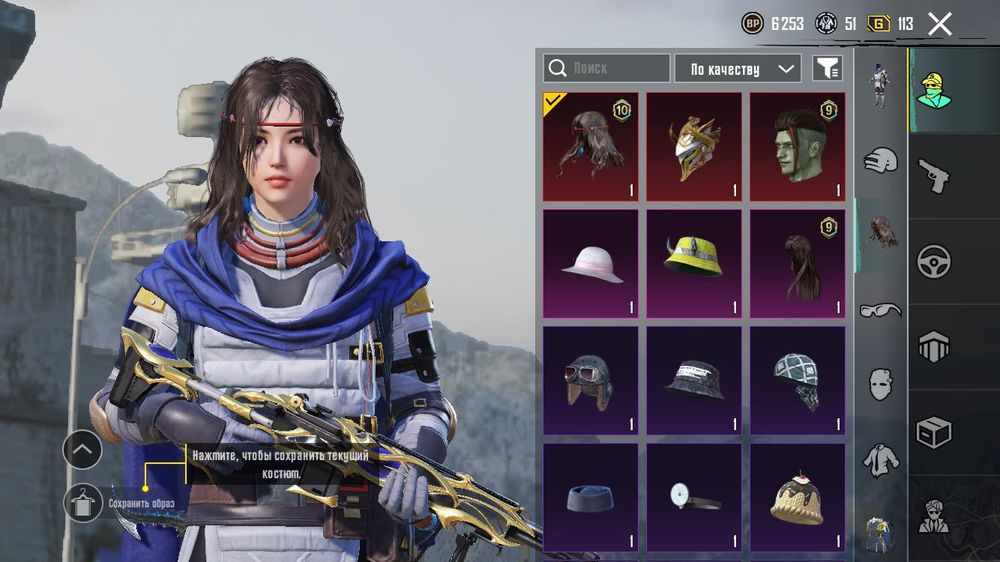Equip the leather pilot helmet with goggles
This screenshot has height=562, width=1000.
pos(590,380)
